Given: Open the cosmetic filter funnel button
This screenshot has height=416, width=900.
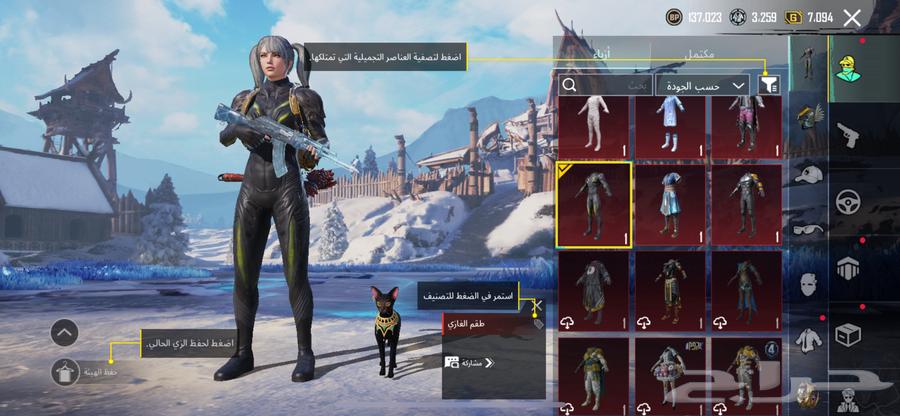Looking at the screenshot, I should click(x=768, y=86).
